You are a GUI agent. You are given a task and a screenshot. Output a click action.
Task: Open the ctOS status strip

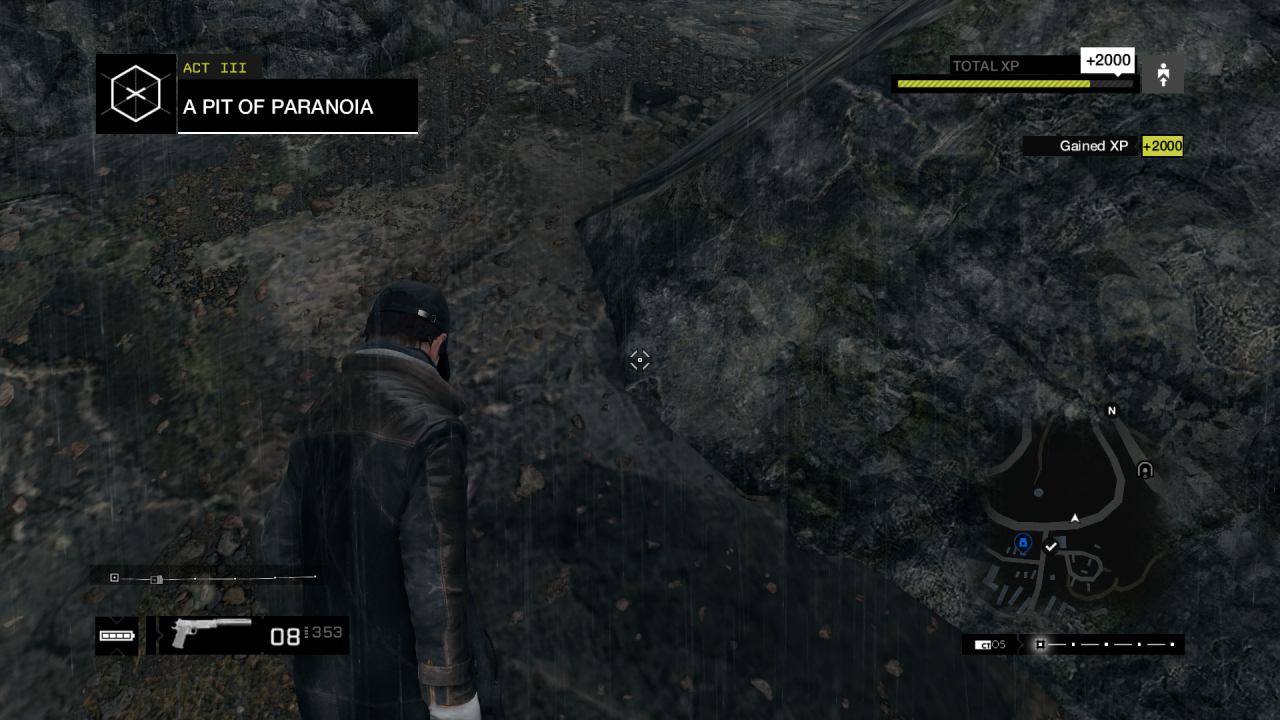pyautogui.click(x=1073, y=645)
